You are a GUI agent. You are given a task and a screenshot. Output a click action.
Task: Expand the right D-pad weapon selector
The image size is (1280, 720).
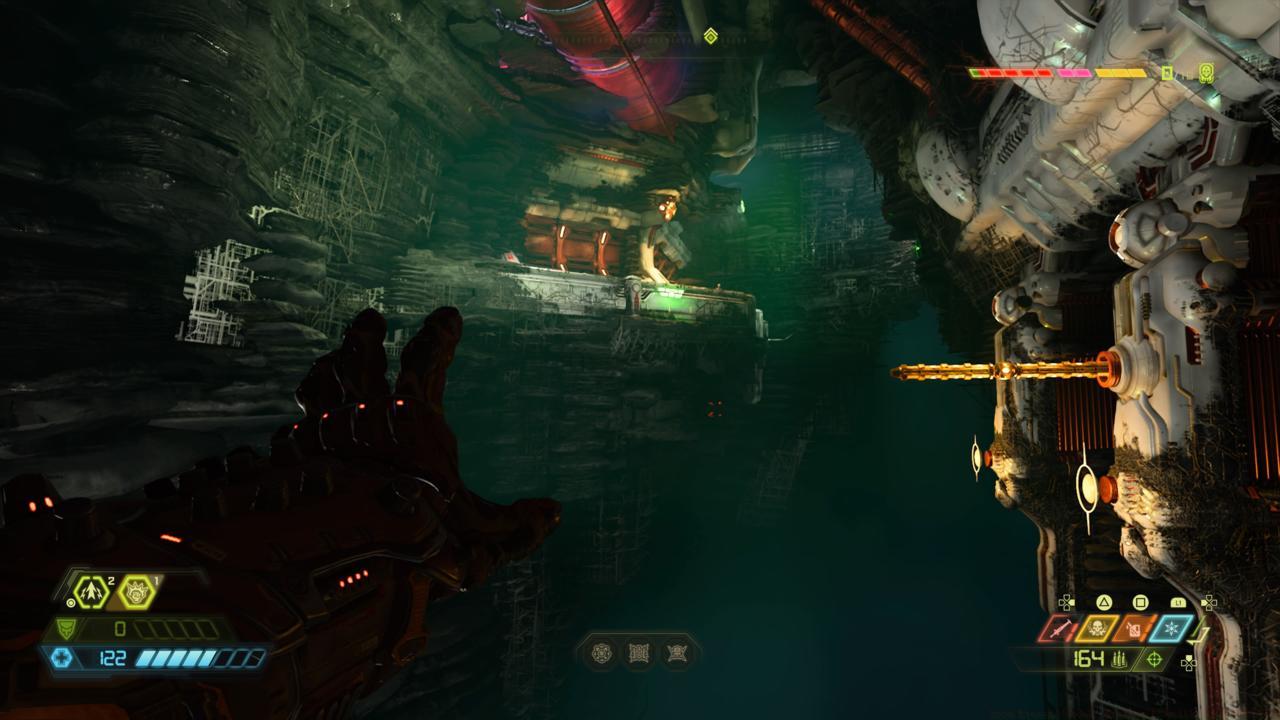tap(1210, 602)
